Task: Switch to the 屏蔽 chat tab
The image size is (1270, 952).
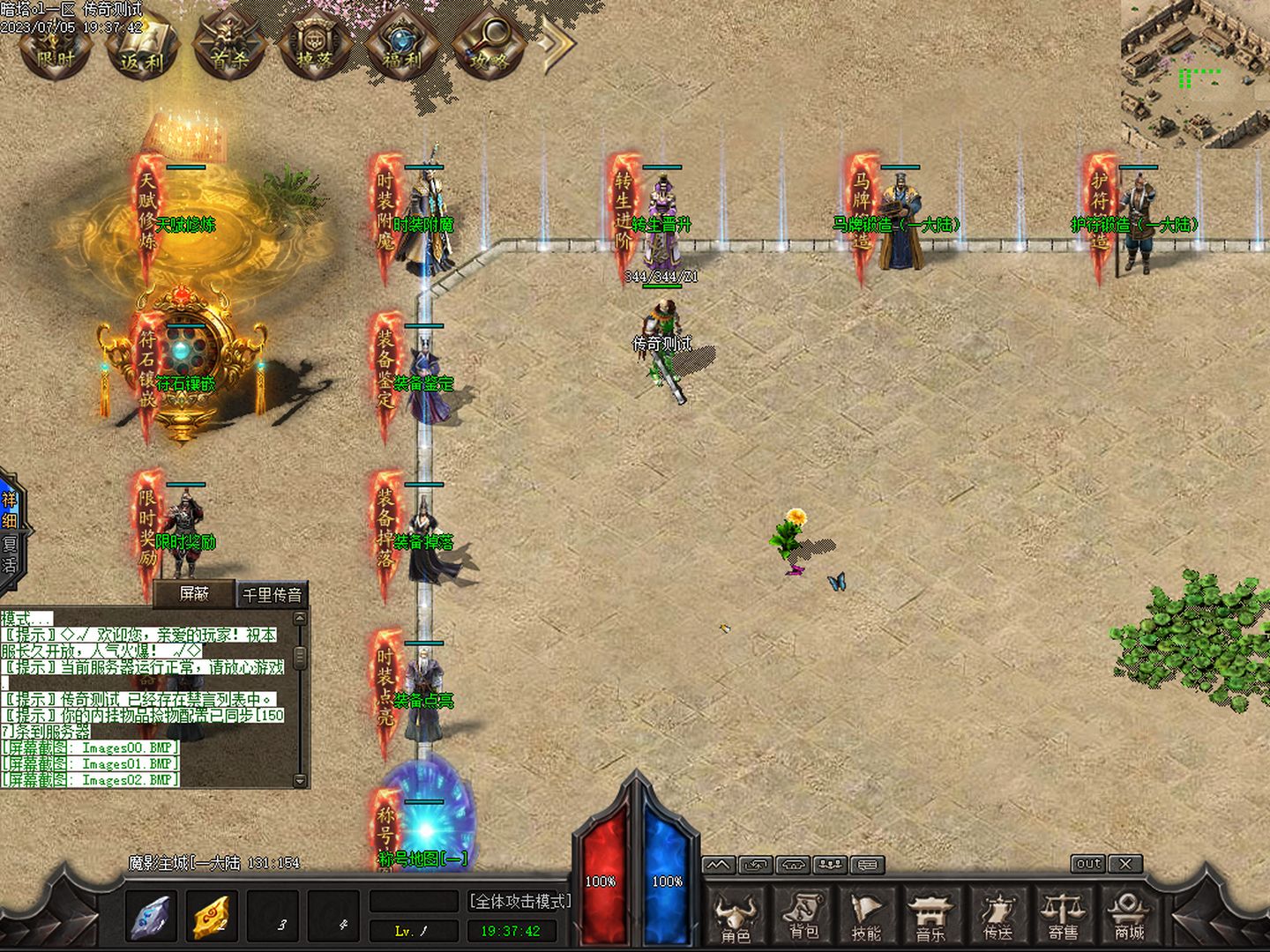Action: 194,594
